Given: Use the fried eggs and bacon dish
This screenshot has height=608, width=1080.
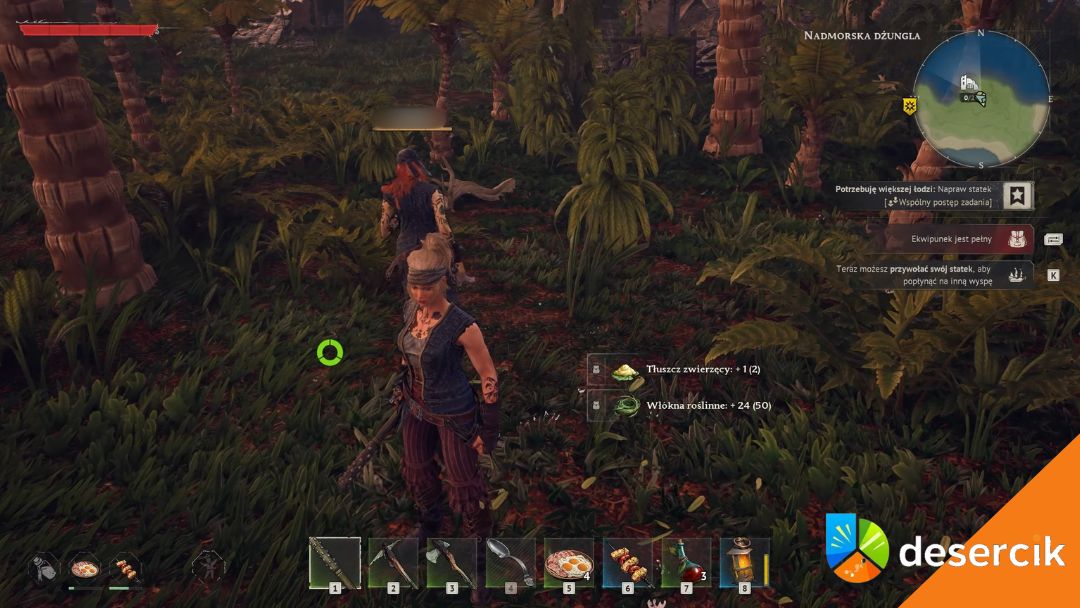Looking at the screenshot, I should [x=569, y=563].
